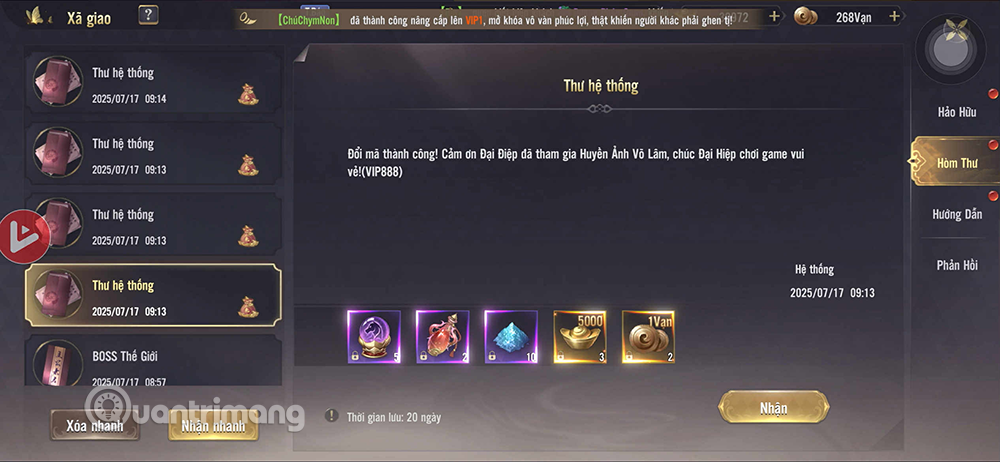
Task: Add coins with the plus beside 268Vạn
Action: (894, 17)
